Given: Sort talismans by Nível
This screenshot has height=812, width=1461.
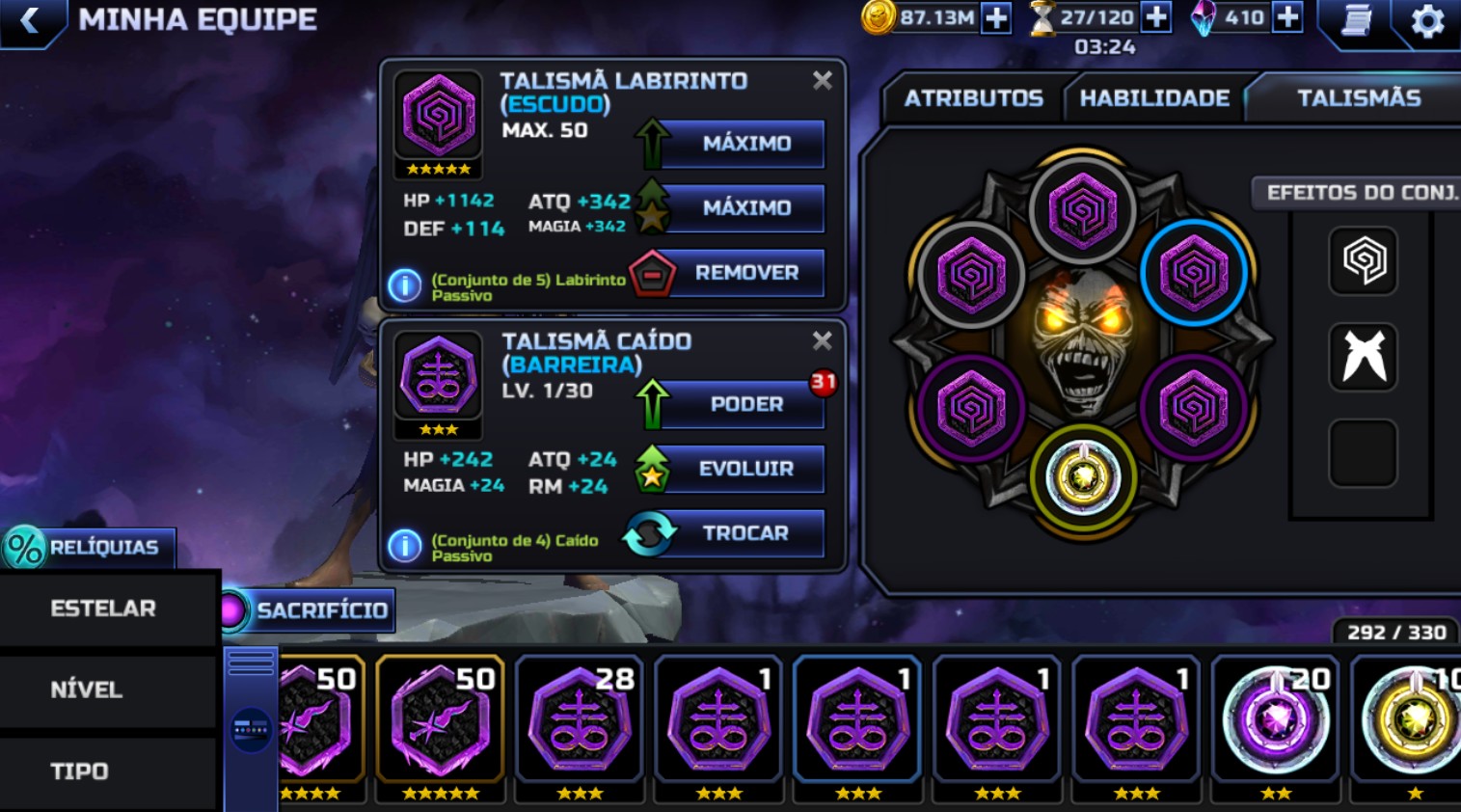Looking at the screenshot, I should pyautogui.click(x=87, y=690).
